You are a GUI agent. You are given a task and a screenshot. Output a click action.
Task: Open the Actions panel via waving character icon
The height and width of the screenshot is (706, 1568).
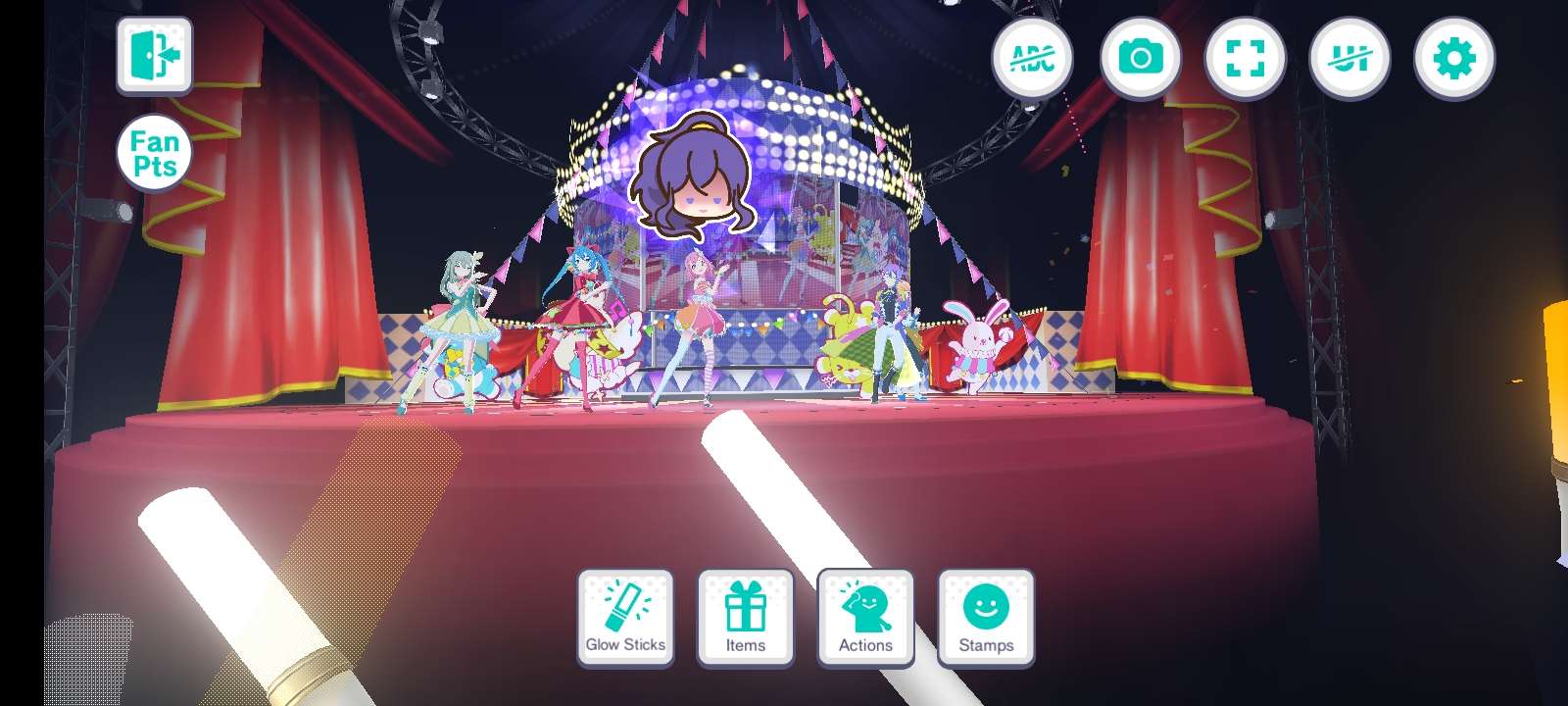click(864, 613)
